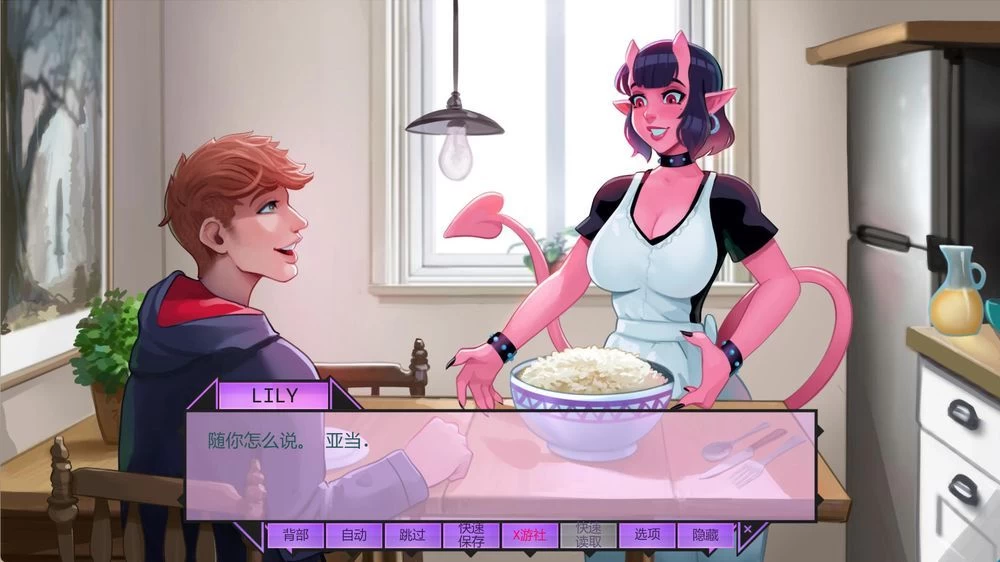Click the 背部 (Back) button

click(295, 535)
